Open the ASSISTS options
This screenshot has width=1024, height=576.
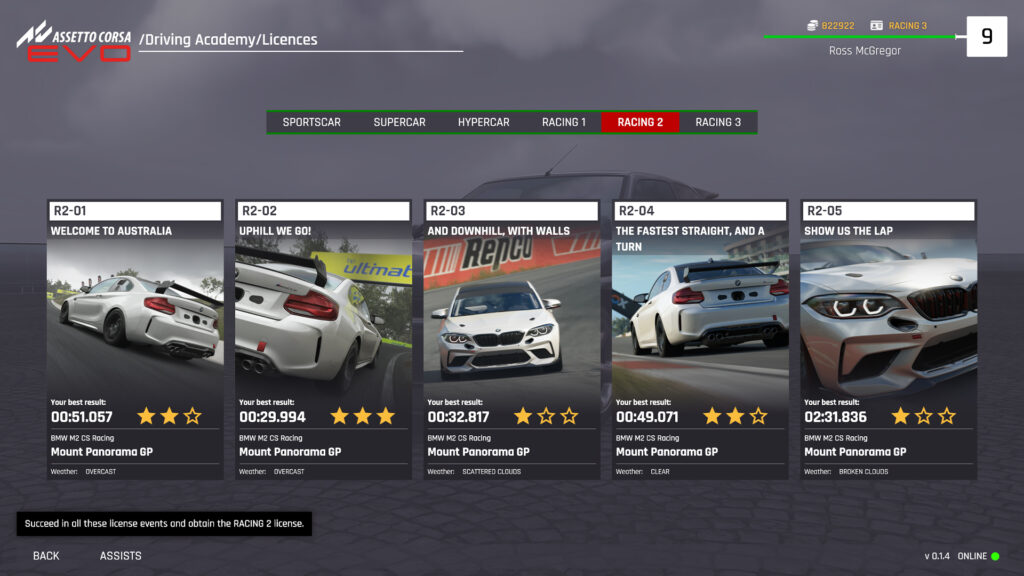click(120, 556)
